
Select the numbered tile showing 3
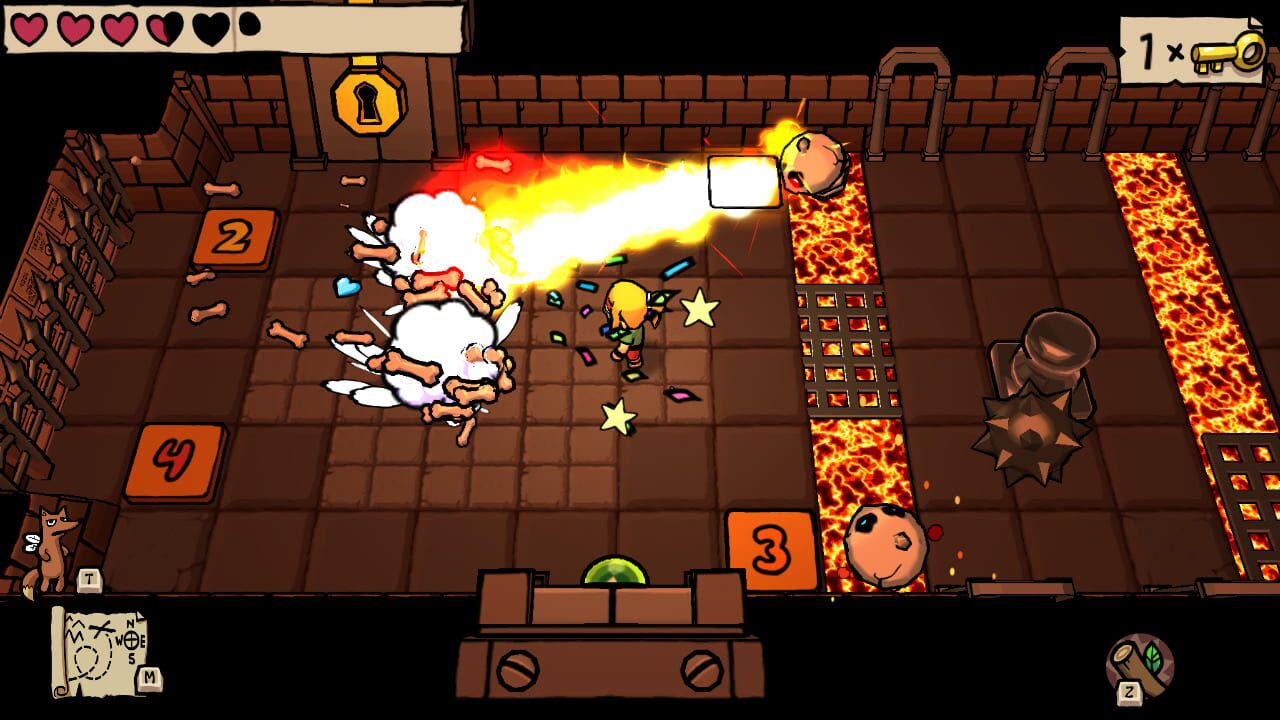(770, 549)
